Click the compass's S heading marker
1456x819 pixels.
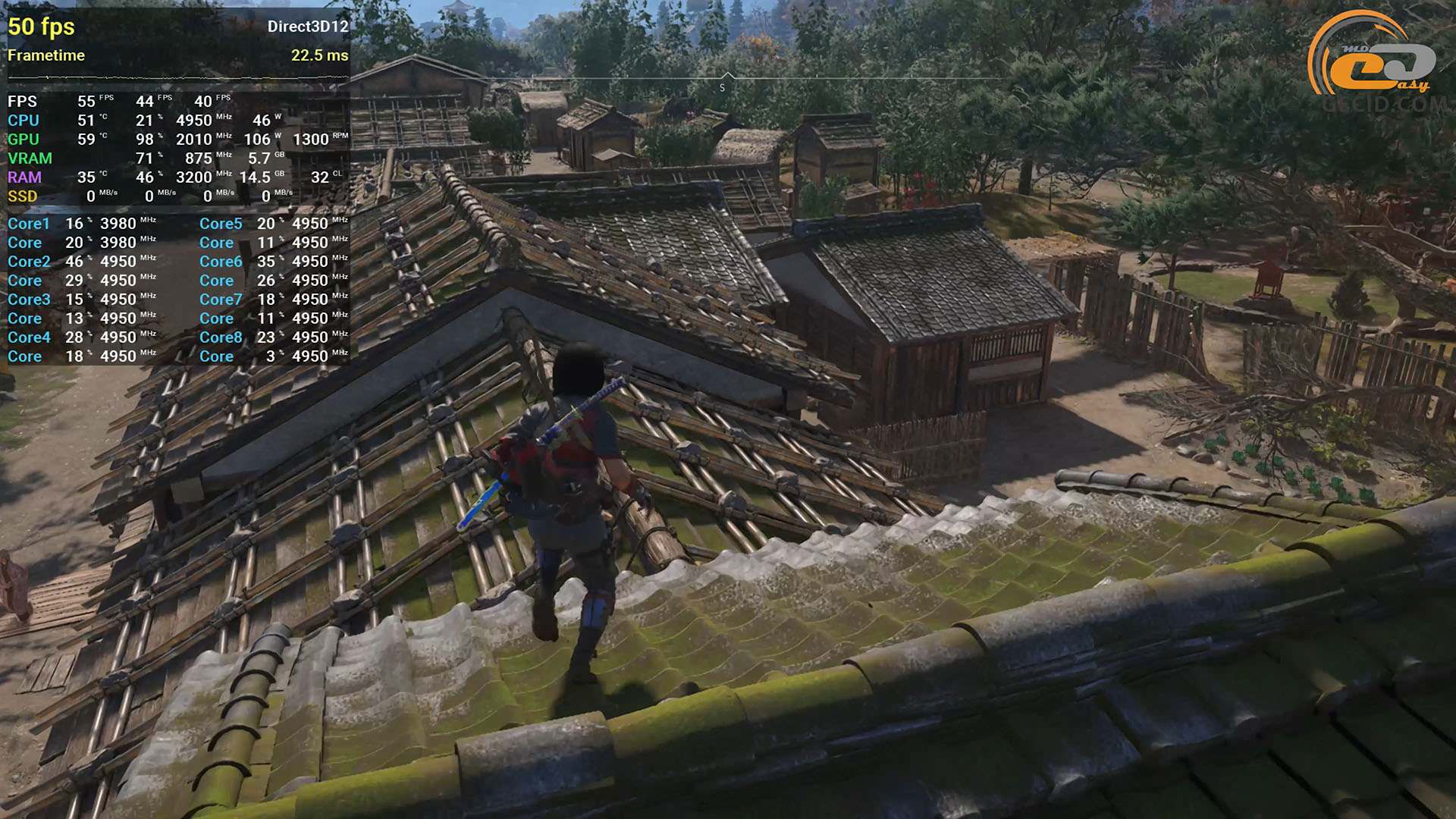point(722,87)
